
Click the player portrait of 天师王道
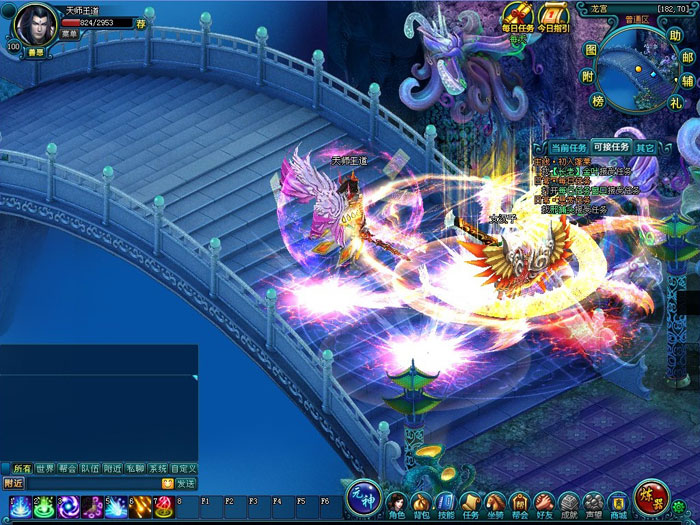[x=37, y=24]
